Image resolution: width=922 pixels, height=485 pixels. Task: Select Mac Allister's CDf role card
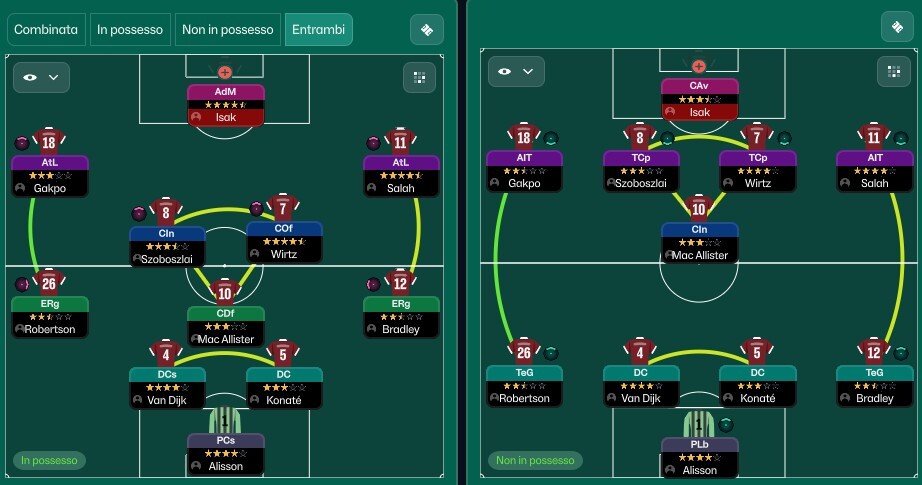pos(225,326)
